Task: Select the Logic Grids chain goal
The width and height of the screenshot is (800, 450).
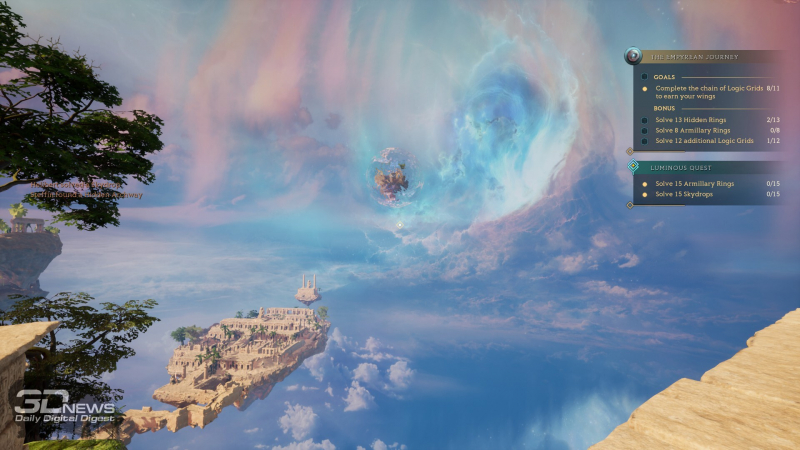Action: [709, 92]
